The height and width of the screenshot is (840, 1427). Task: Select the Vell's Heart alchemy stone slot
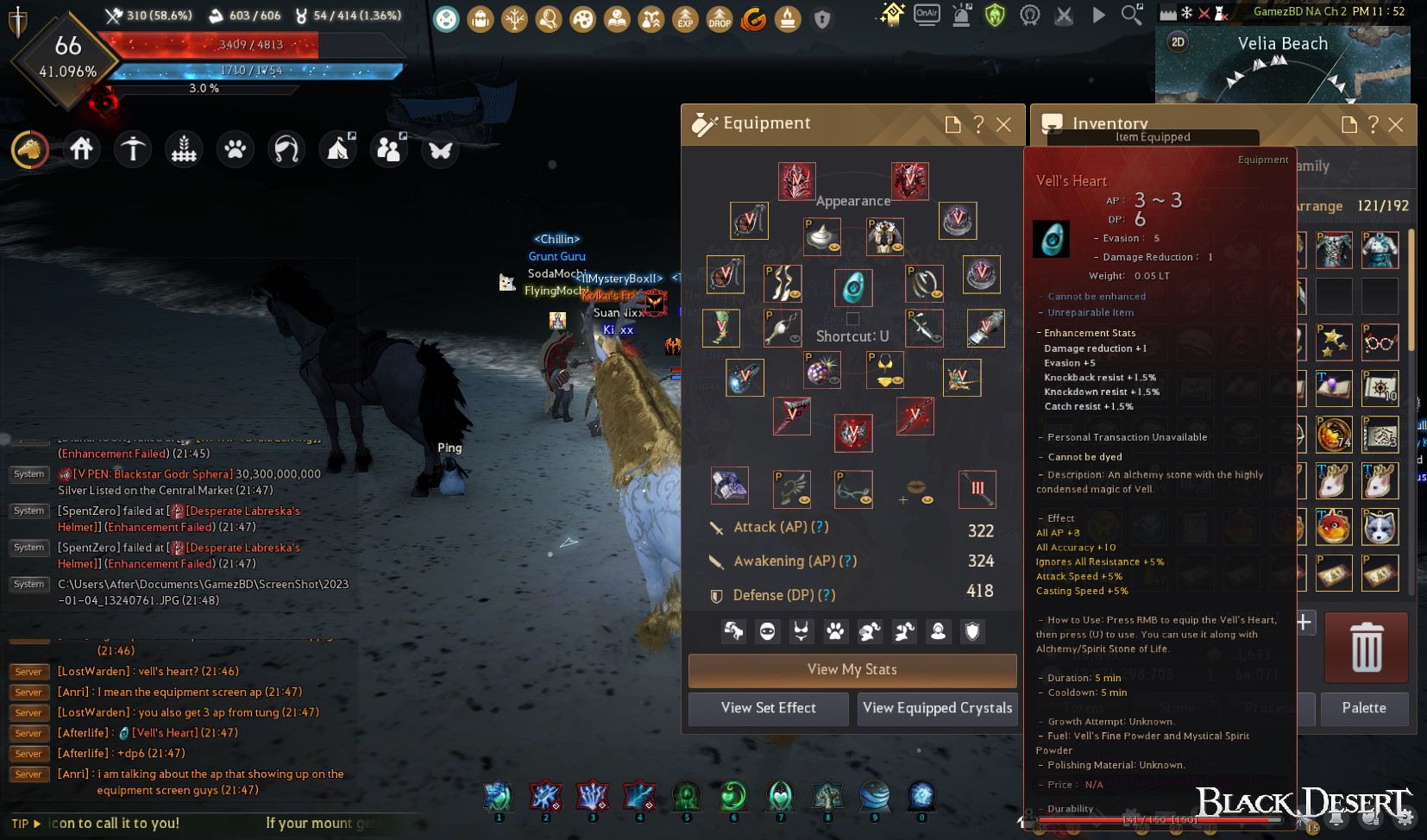tap(853, 287)
